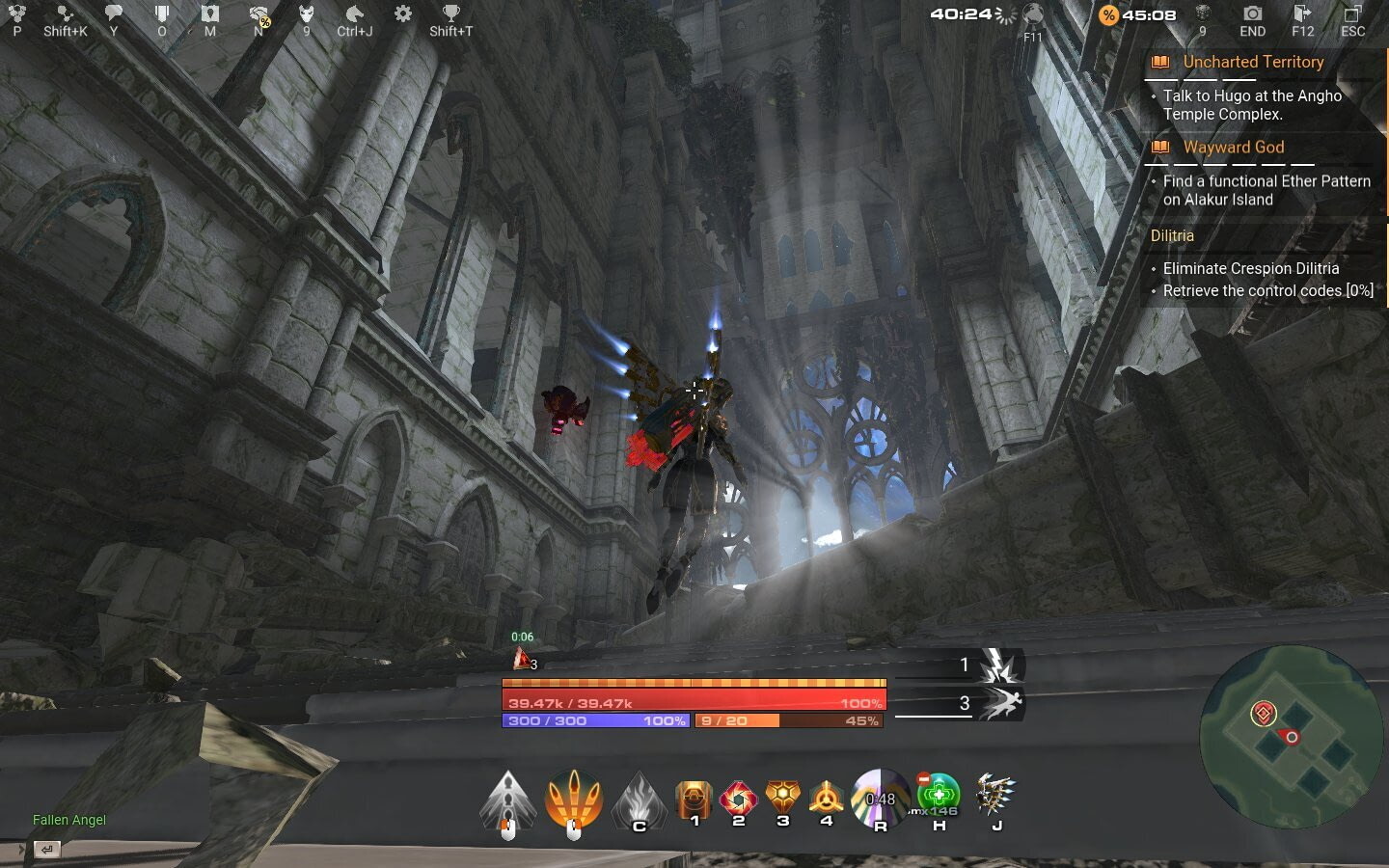1389x868 pixels.
Task: Toggle the orange percent boost indicator
Action: [x=1107, y=15]
